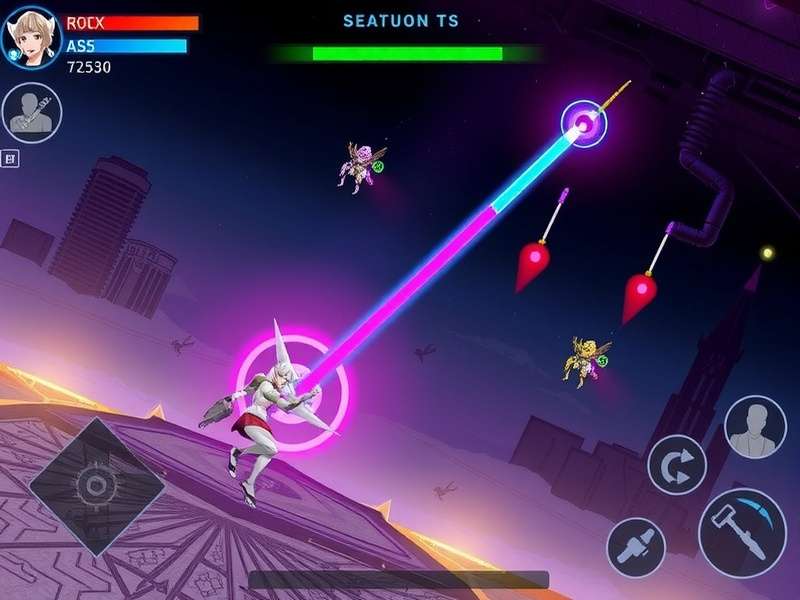This screenshot has height=600, width=800.
Task: Activate the curved arrows swap button
Action: [677, 465]
